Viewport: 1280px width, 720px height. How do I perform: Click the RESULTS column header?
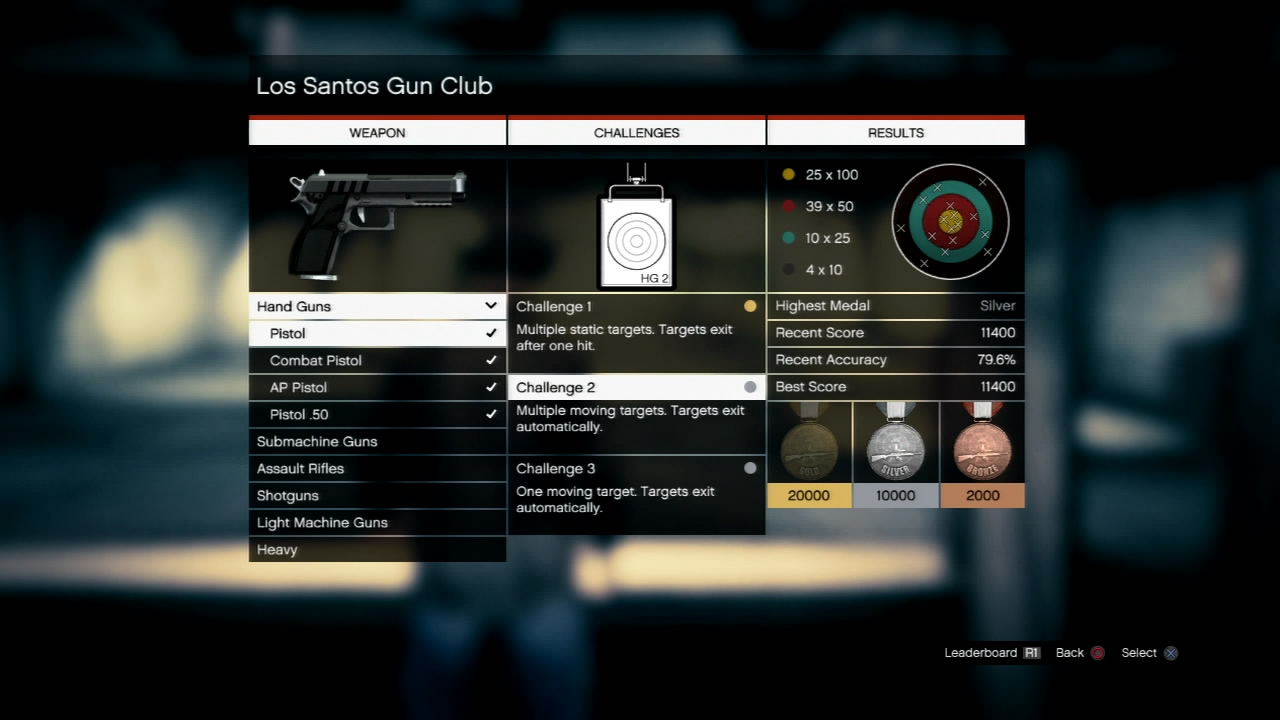pyautogui.click(x=895, y=132)
